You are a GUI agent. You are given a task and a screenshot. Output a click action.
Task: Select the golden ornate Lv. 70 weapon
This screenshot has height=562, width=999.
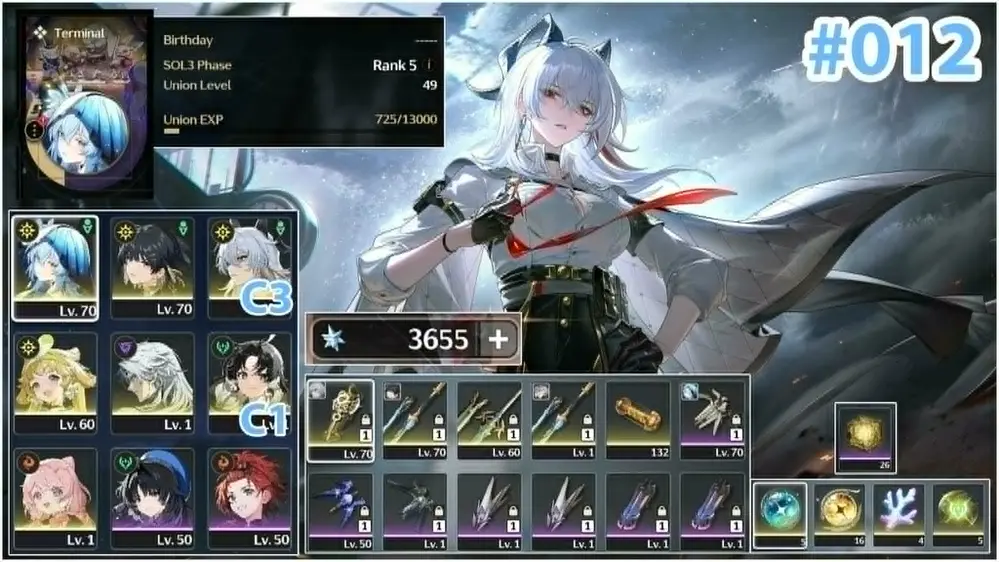[340, 419]
